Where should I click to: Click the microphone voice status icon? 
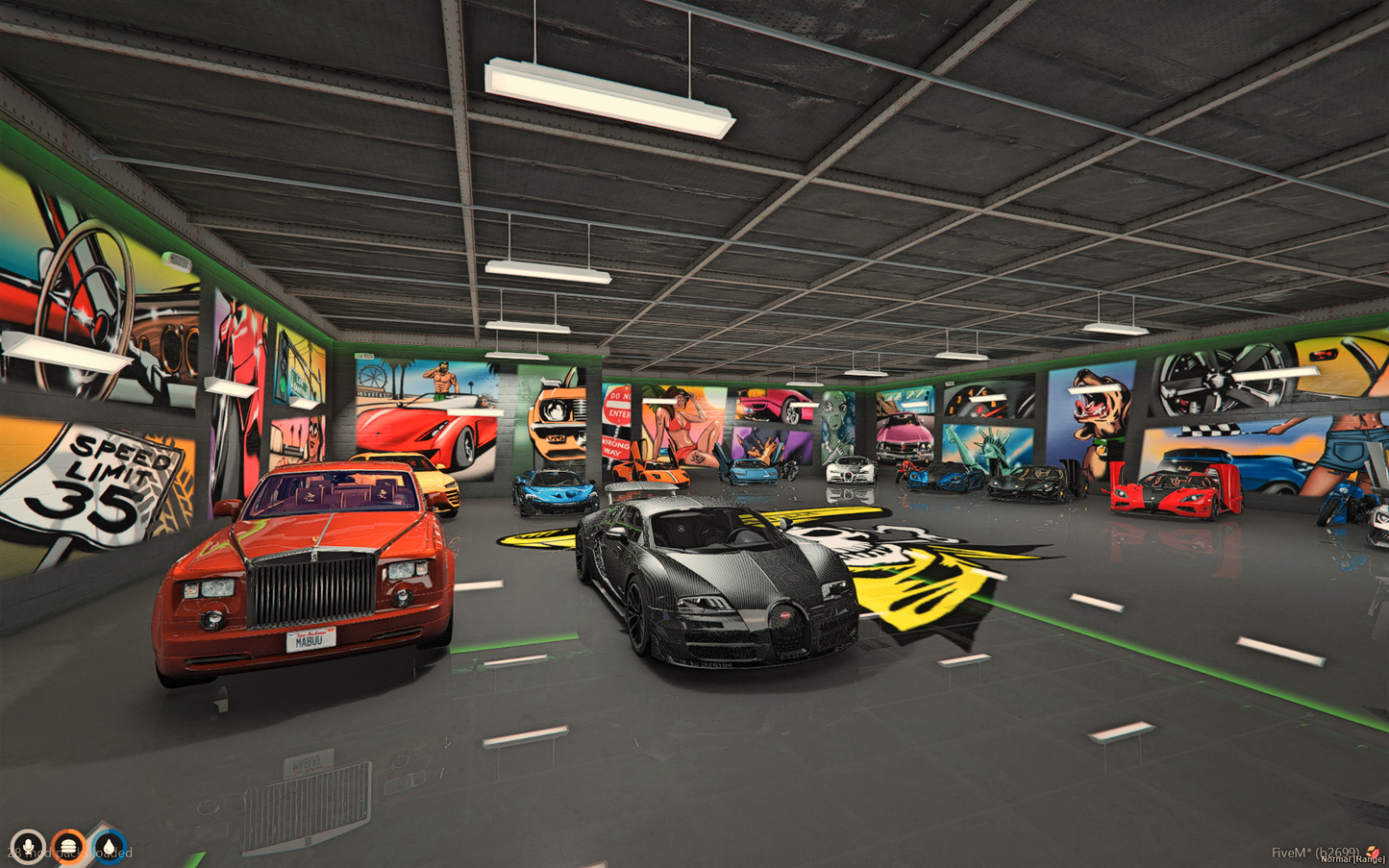27,847
